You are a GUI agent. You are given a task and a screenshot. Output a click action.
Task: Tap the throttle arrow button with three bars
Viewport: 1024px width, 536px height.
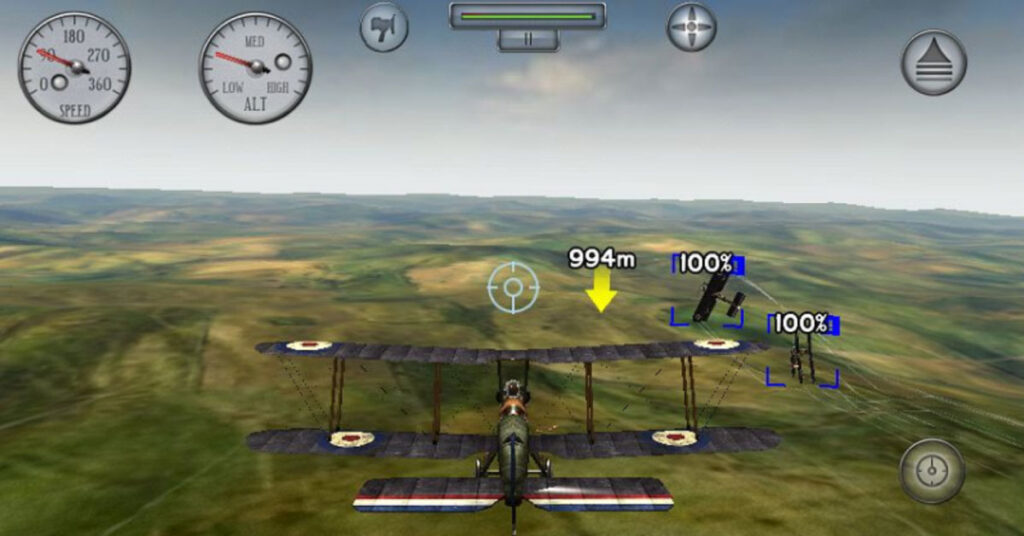[933, 62]
